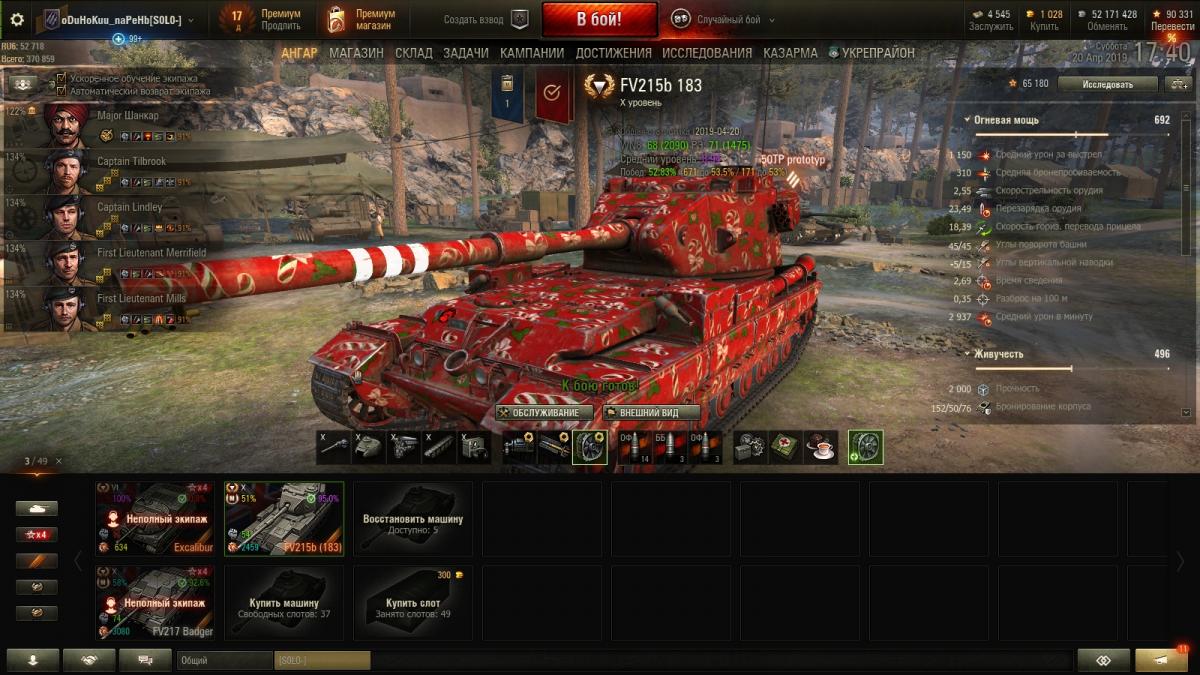
Task: Open the СКЛАД tab
Action: coord(414,53)
